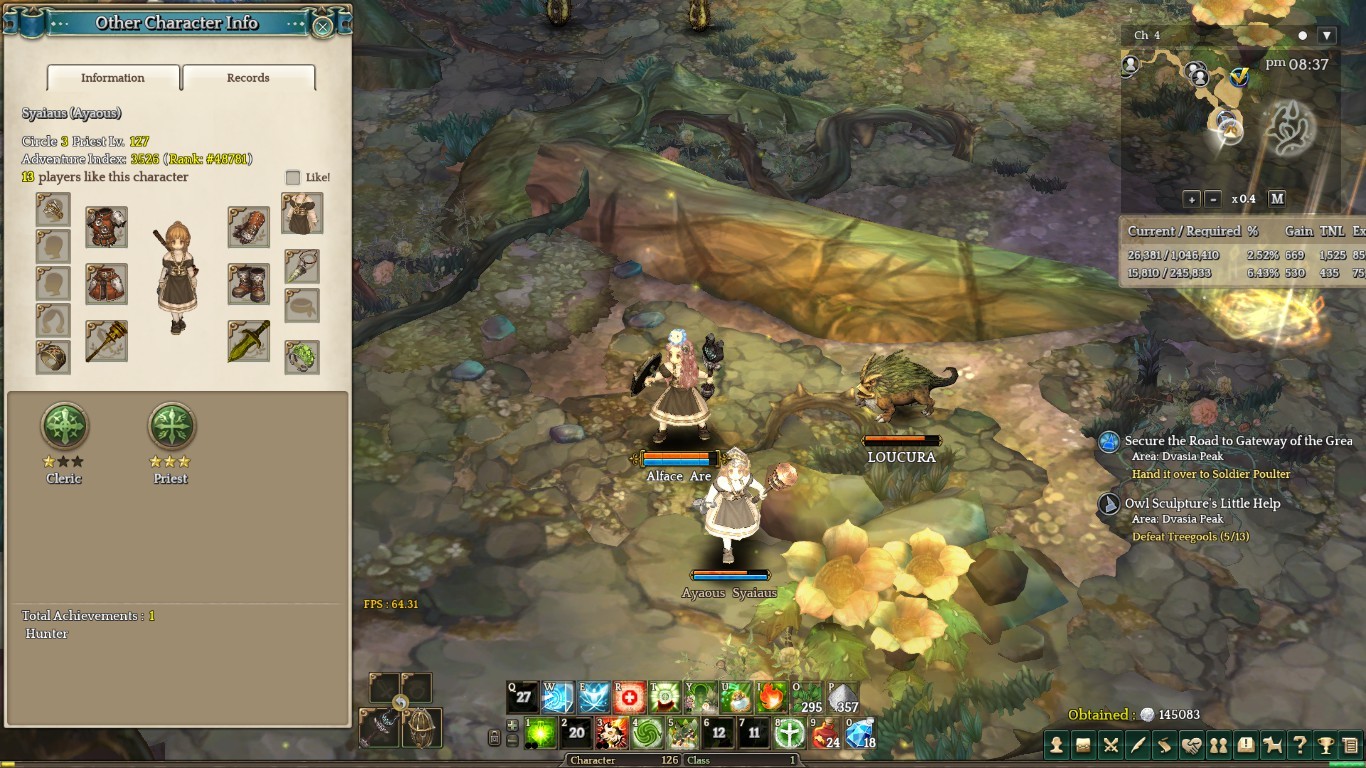Viewport: 1366px width, 768px height.
Task: Use the blue crystal hotbar item
Action: (x=860, y=733)
